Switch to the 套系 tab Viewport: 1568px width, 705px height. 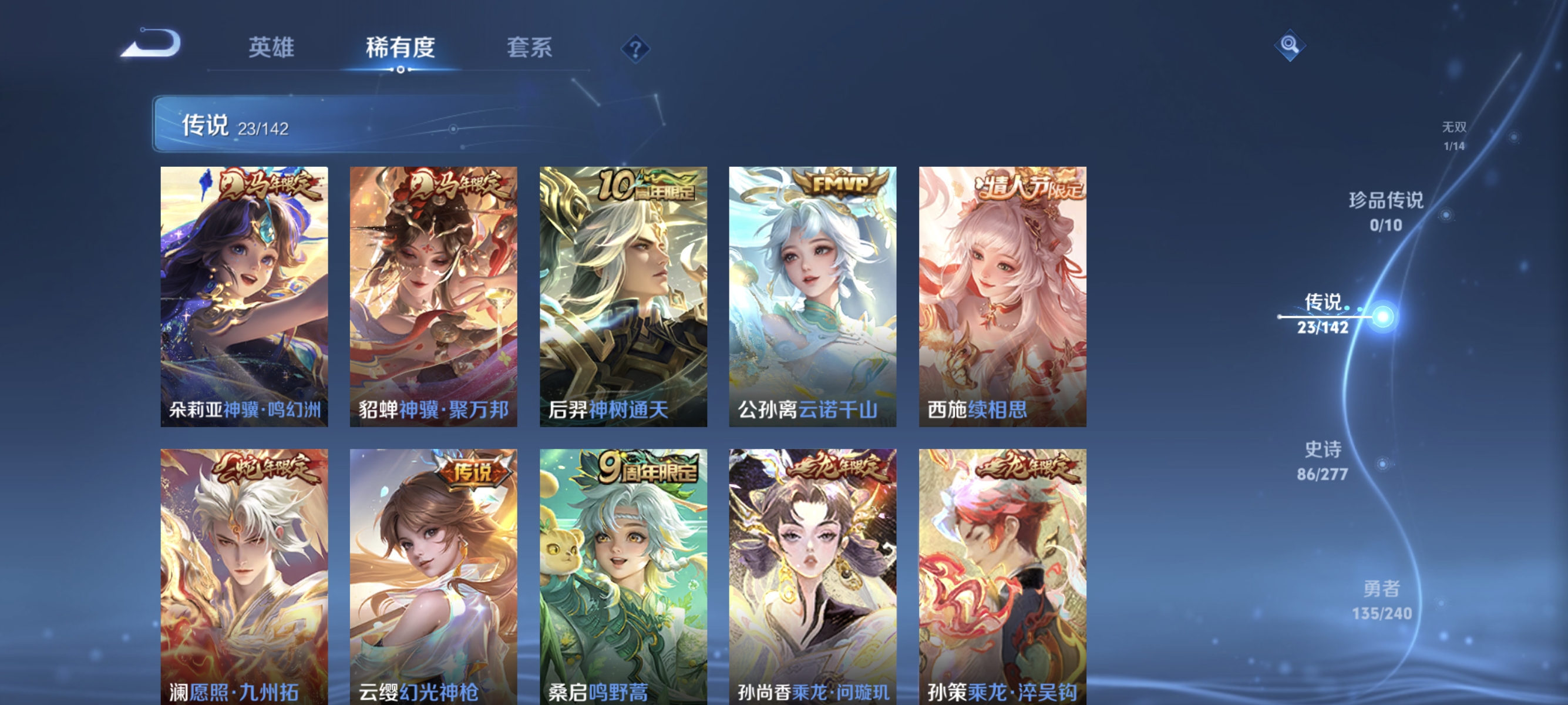530,48
